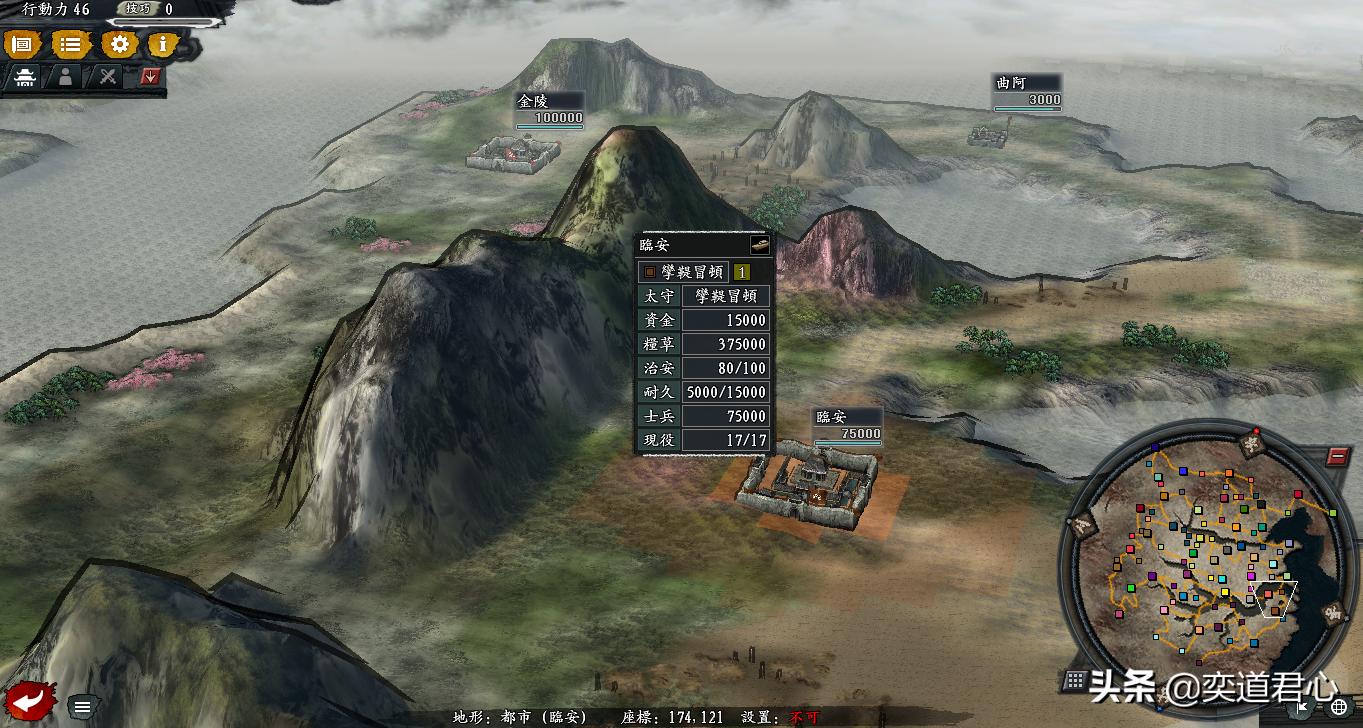The height and width of the screenshot is (728, 1363).
Task: Select the crossed swords military command icon
Action: click(x=107, y=76)
